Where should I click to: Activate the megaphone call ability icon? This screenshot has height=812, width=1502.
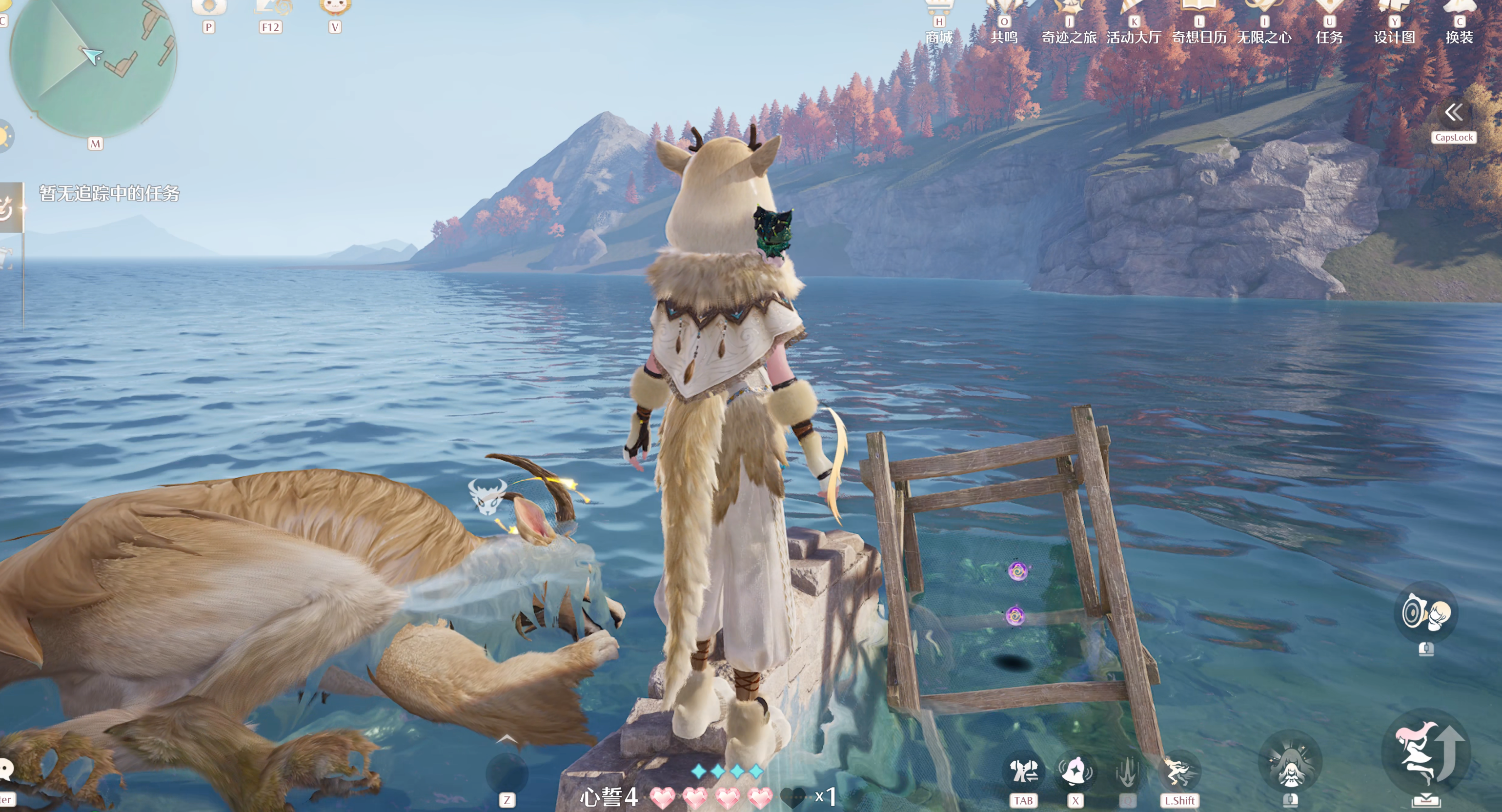pyautogui.click(x=1426, y=612)
